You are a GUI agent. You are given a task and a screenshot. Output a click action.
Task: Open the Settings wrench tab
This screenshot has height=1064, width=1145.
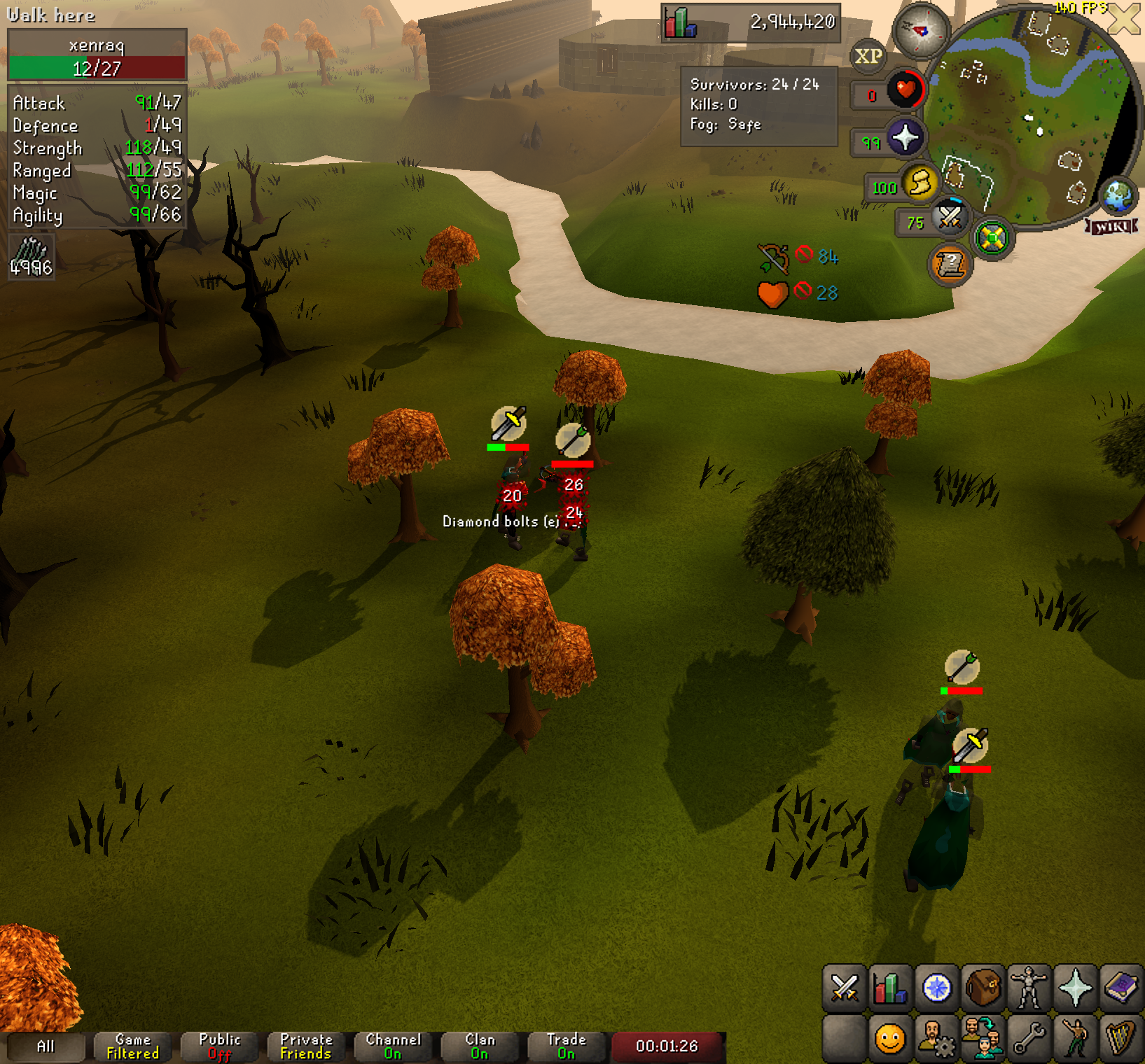click(1029, 1038)
